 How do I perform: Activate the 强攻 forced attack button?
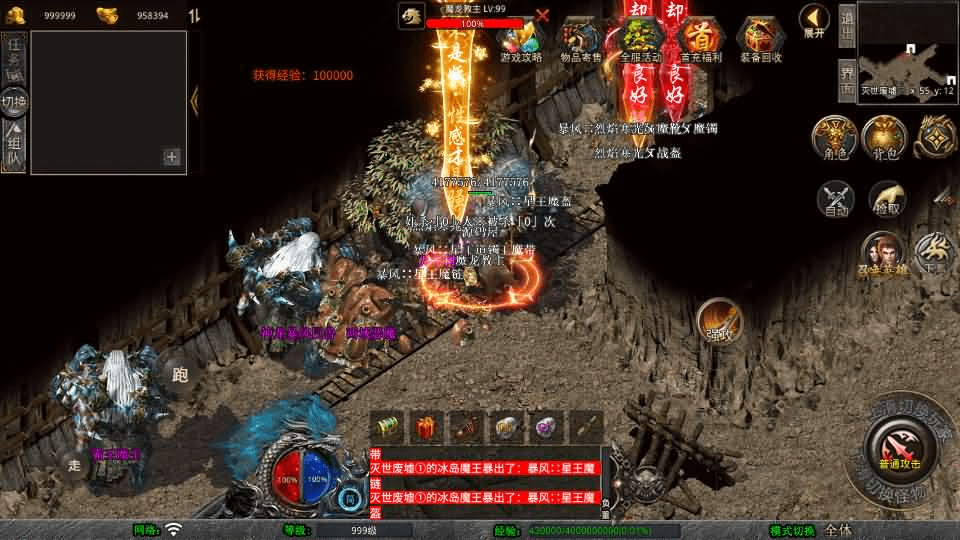719,320
